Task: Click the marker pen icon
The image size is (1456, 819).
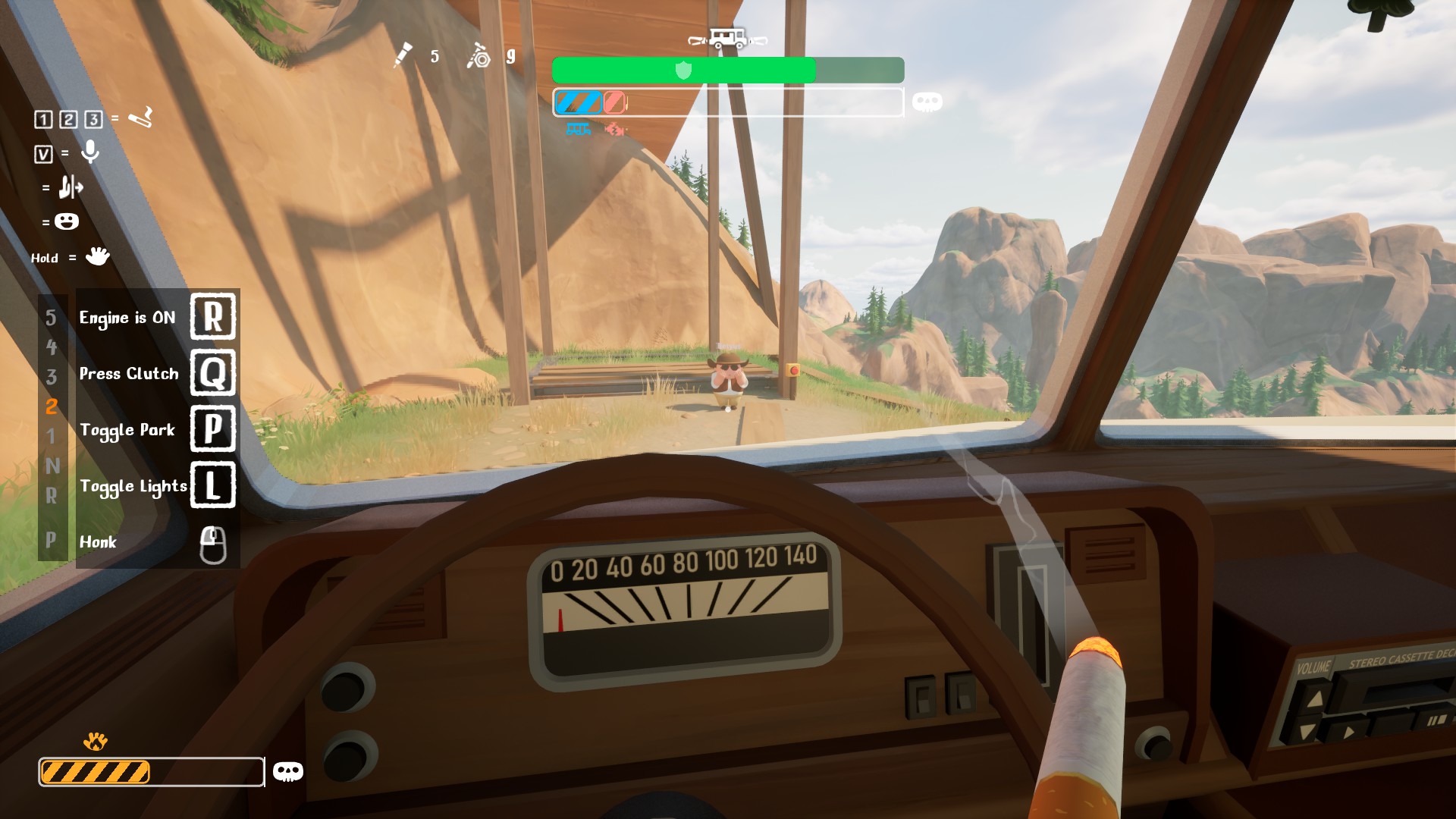Action: (403, 55)
